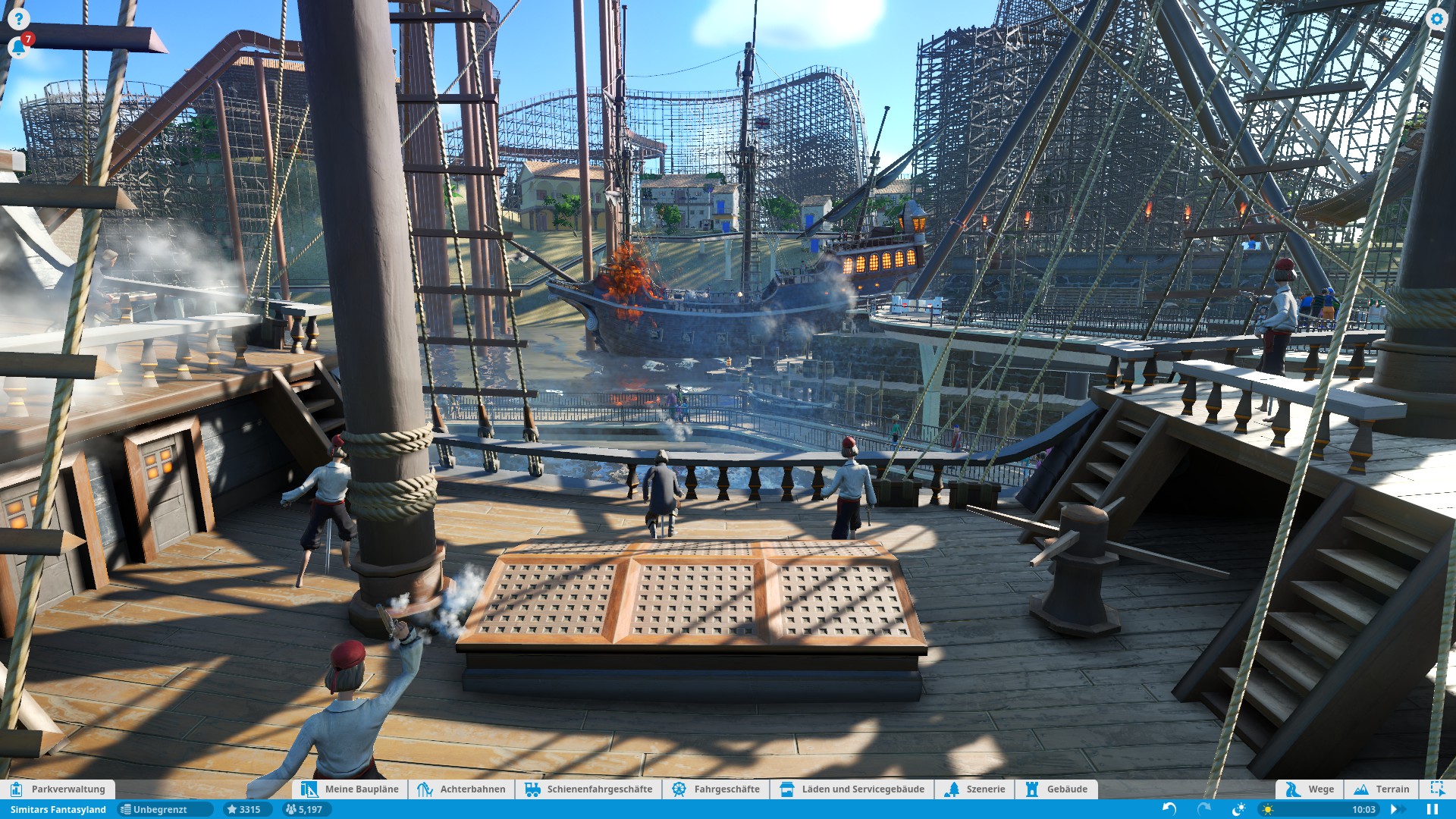Open the Schienenfahrgeschäfte tab

[x=588, y=789]
